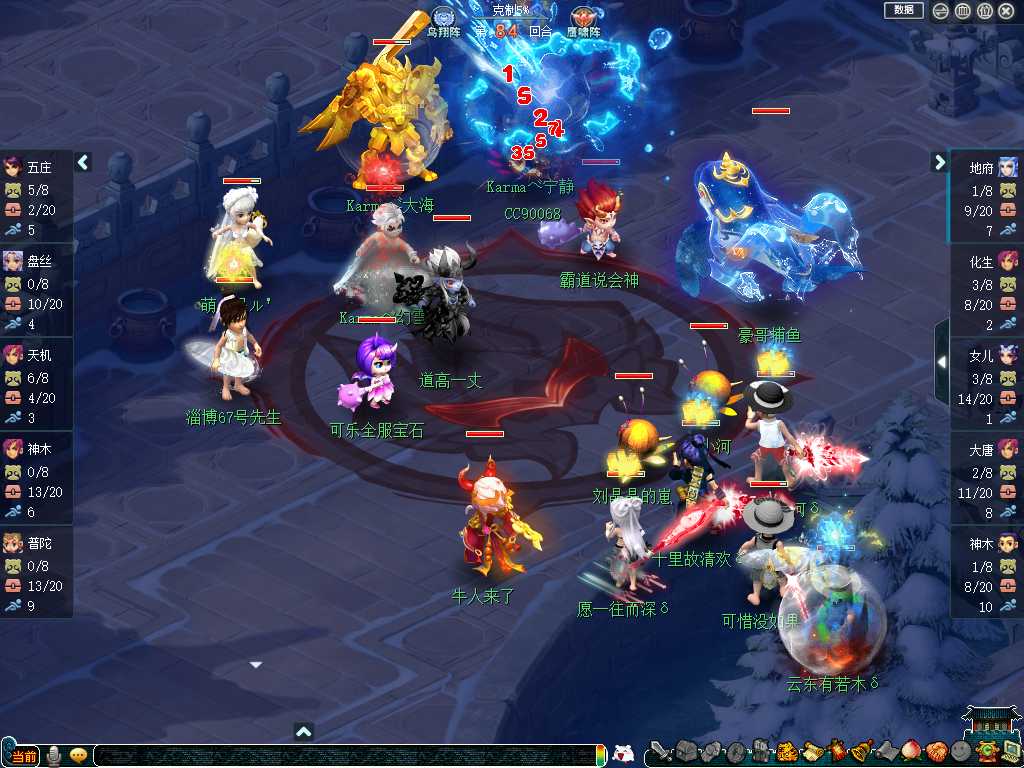Expand the chat box with the up arrow

pyautogui.click(x=305, y=731)
